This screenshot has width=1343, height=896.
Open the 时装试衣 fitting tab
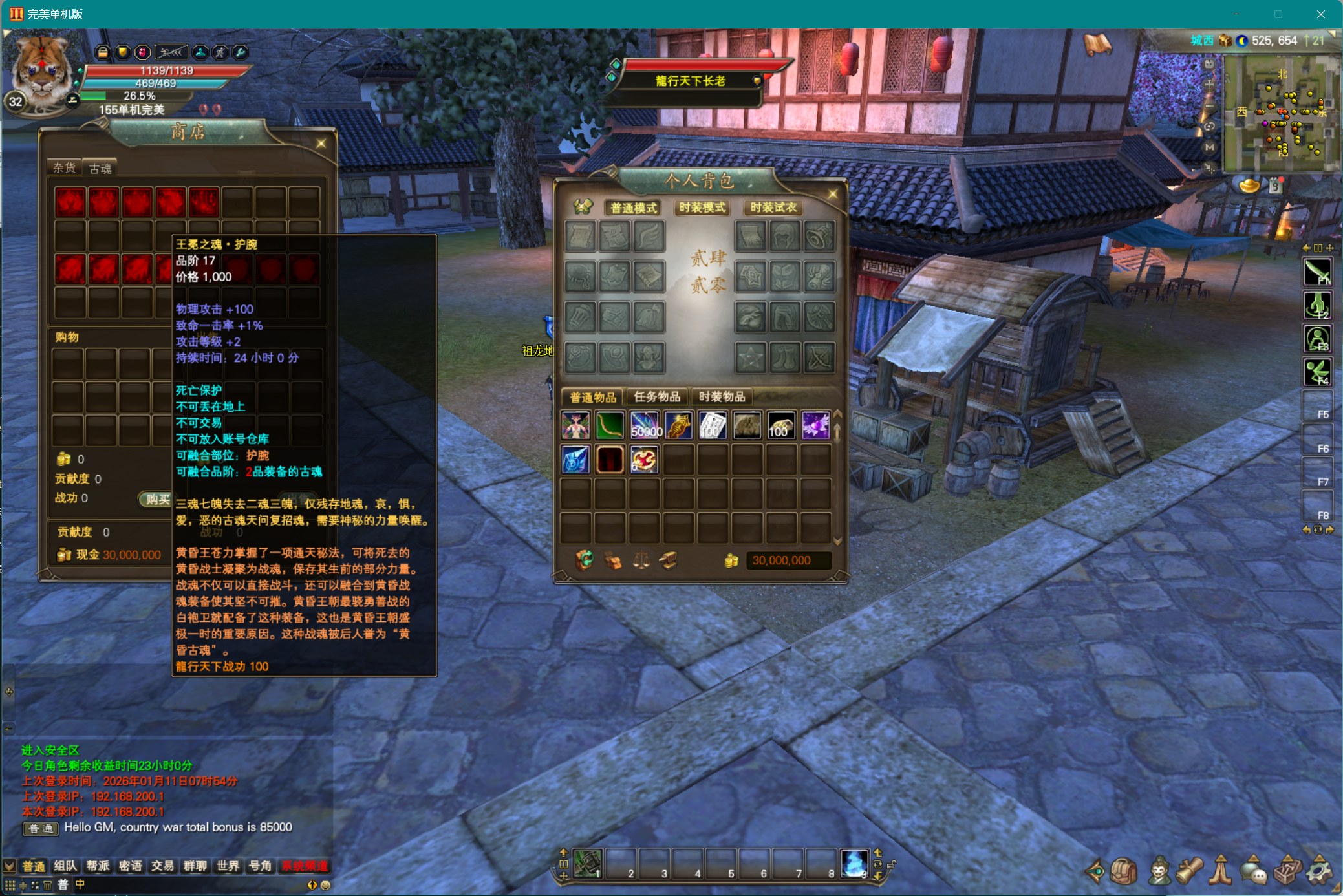[x=773, y=208]
